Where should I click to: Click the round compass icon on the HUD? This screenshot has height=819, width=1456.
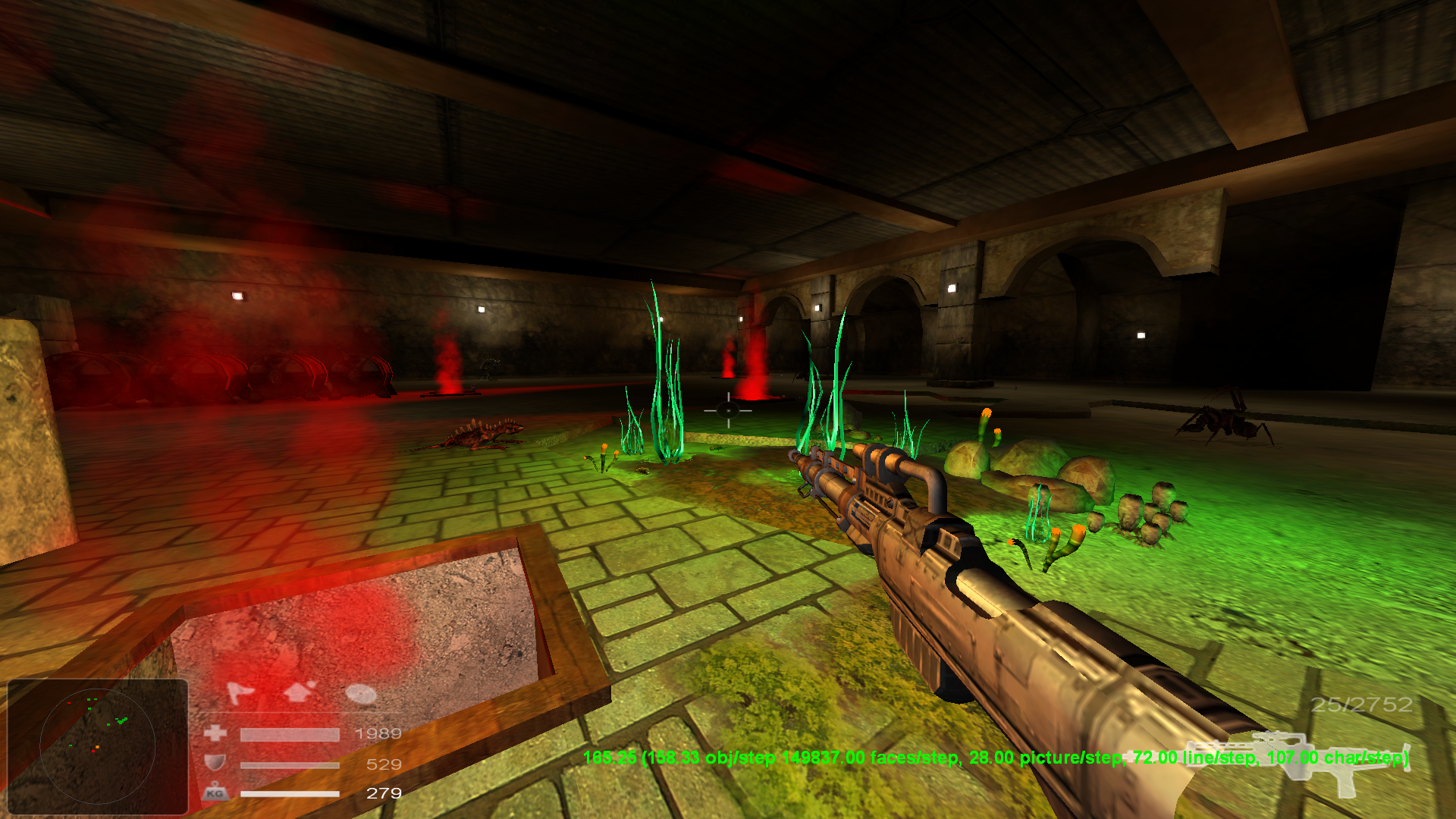pos(360,695)
